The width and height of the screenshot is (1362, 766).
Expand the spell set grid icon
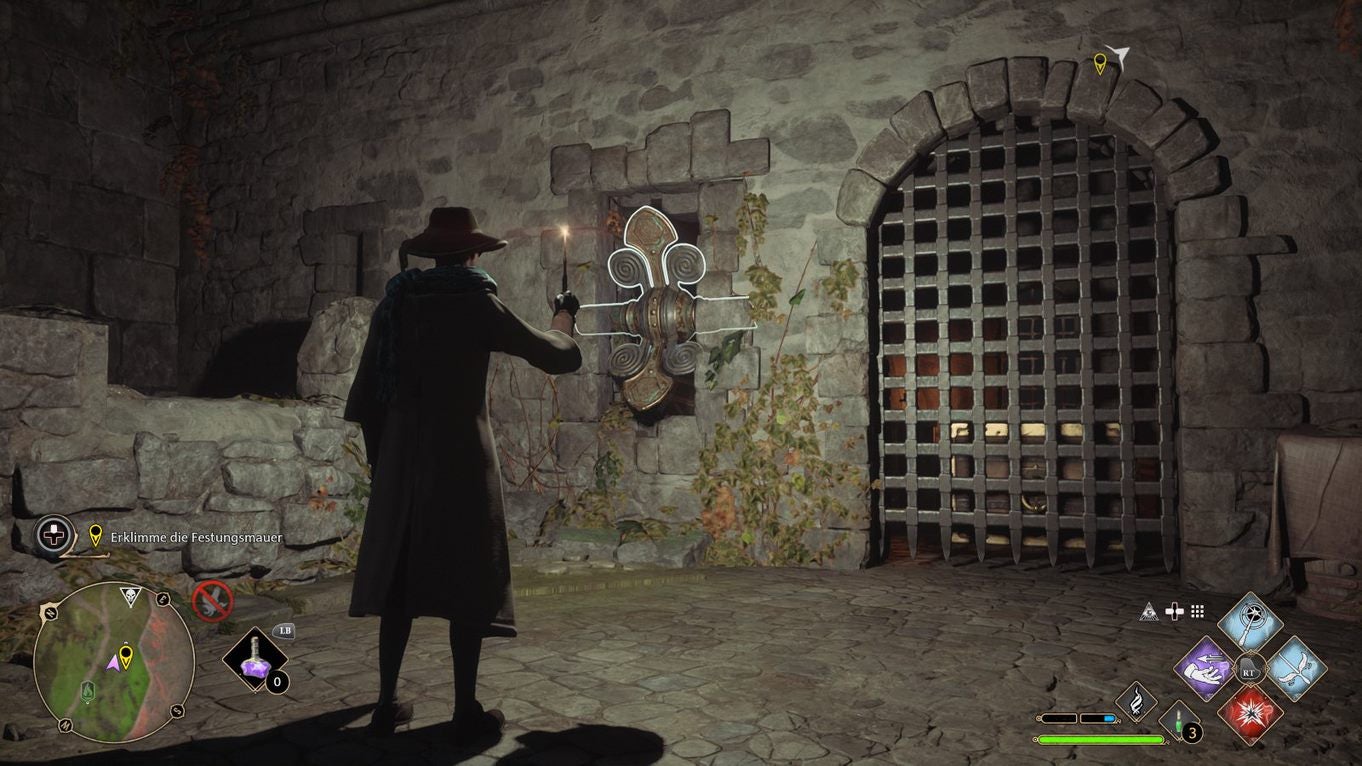tap(1198, 612)
